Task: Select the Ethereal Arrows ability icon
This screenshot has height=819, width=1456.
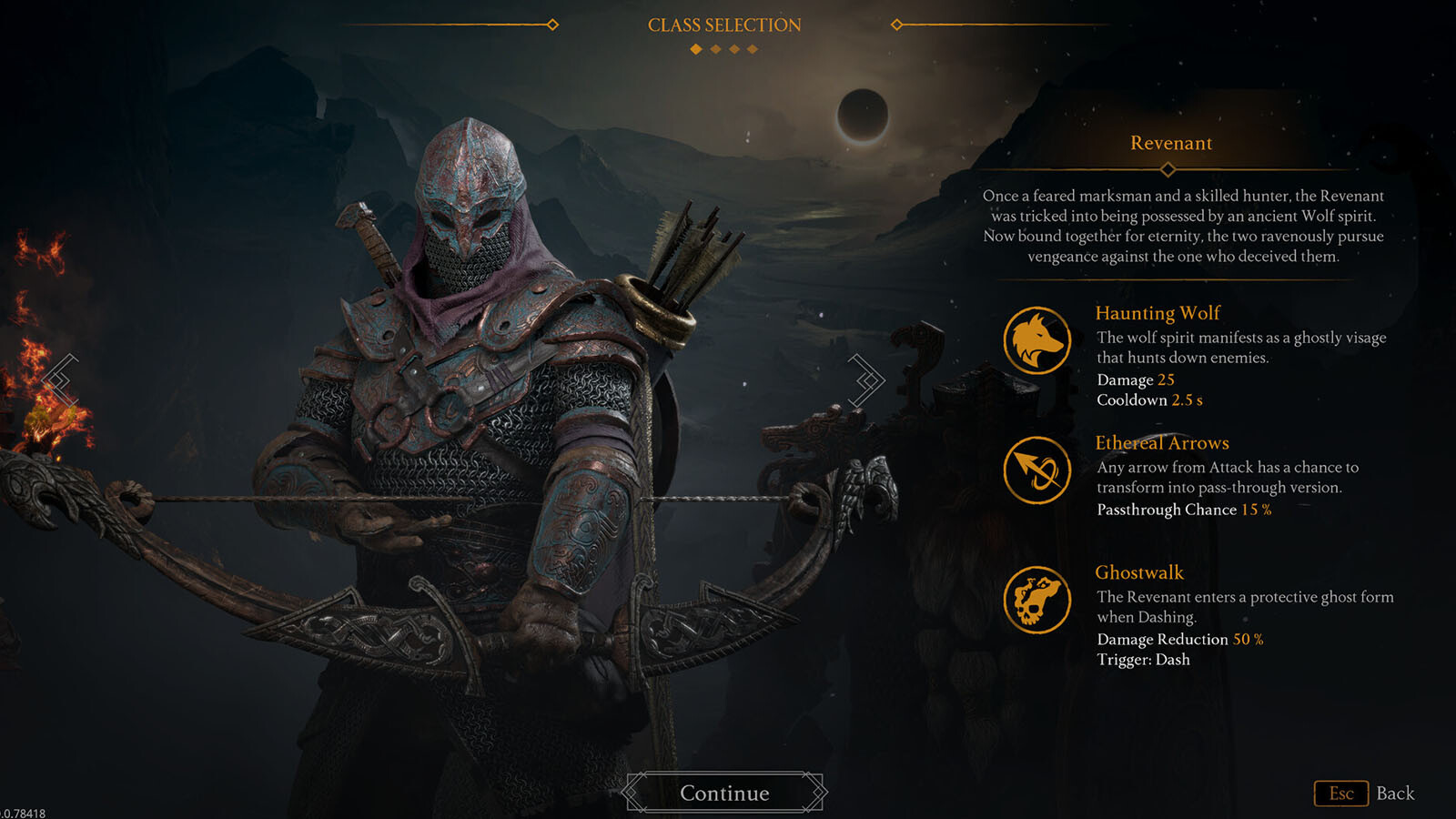Action: click(1036, 470)
